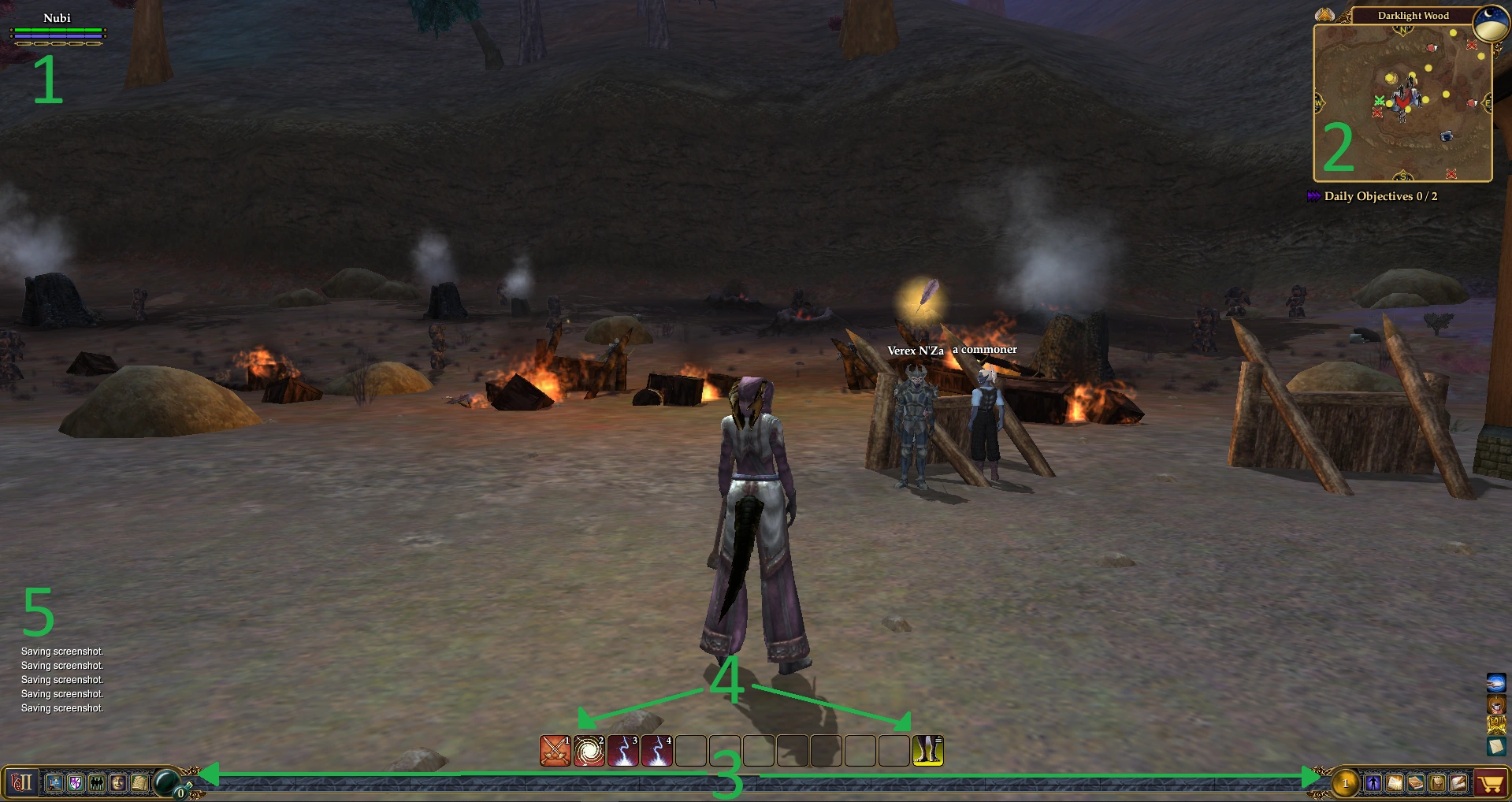1512x802 pixels.
Task: Open the inventory backpack icon
Action: (1437, 783)
